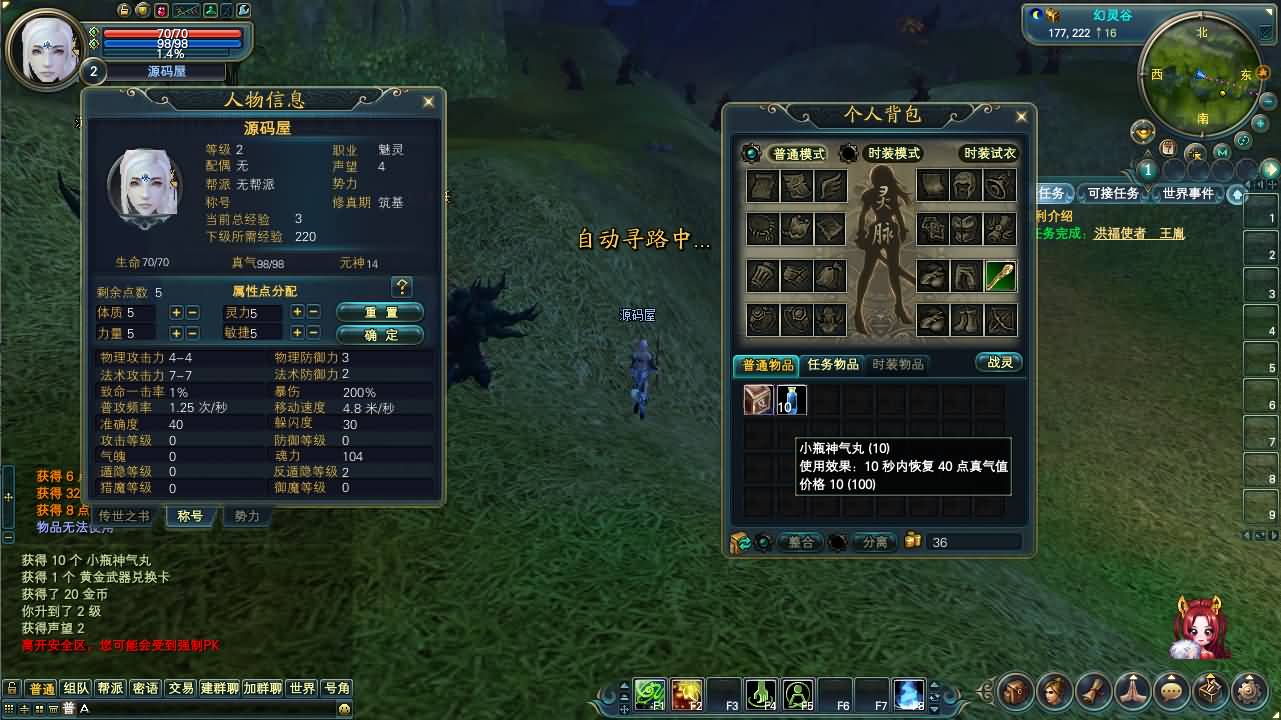Click the praying-hands meditation icon

[x=1131, y=690]
